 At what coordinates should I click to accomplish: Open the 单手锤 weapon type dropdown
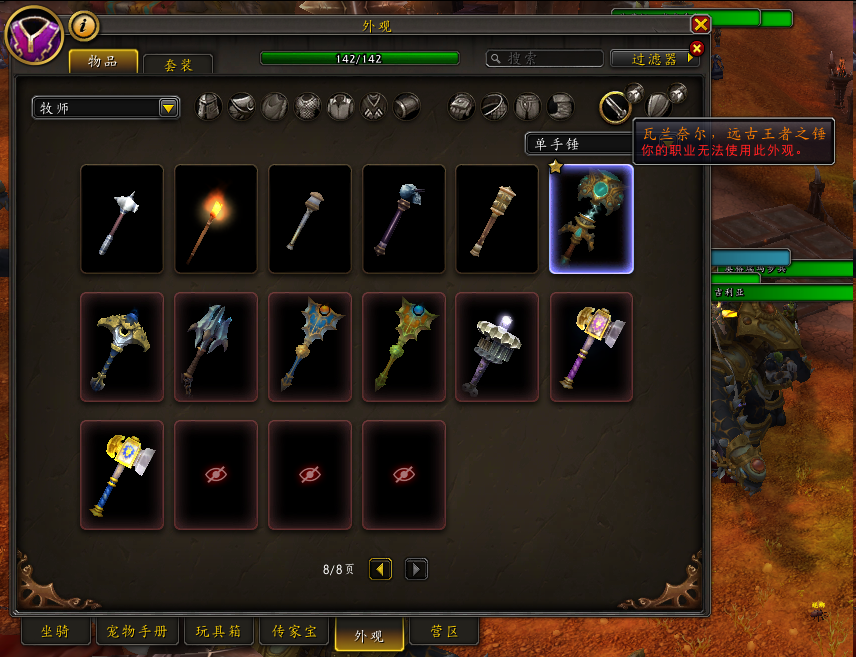click(580, 144)
